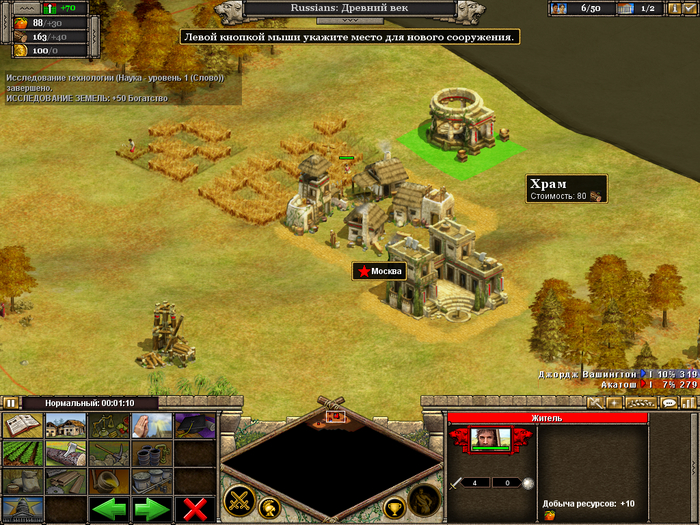Click the green right arrow button
700x525 pixels.
coord(152,508)
